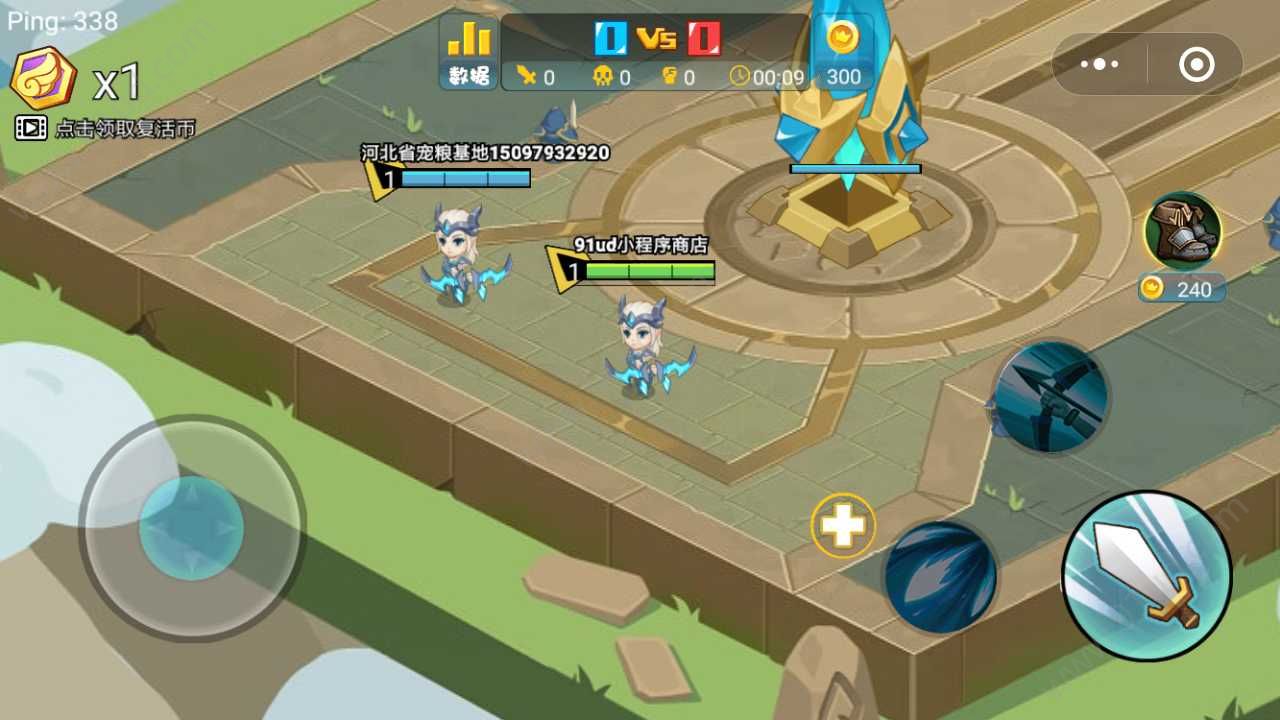The height and width of the screenshot is (720, 1280).
Task: Open the 数据 battle statistics panel
Action: pos(466,50)
